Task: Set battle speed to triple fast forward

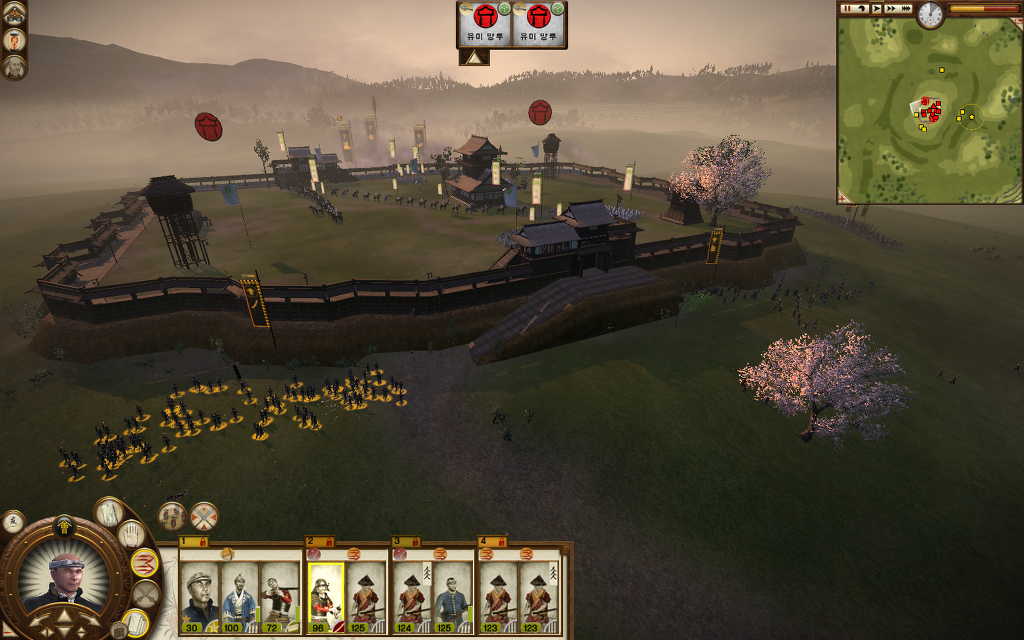Action: pos(906,8)
